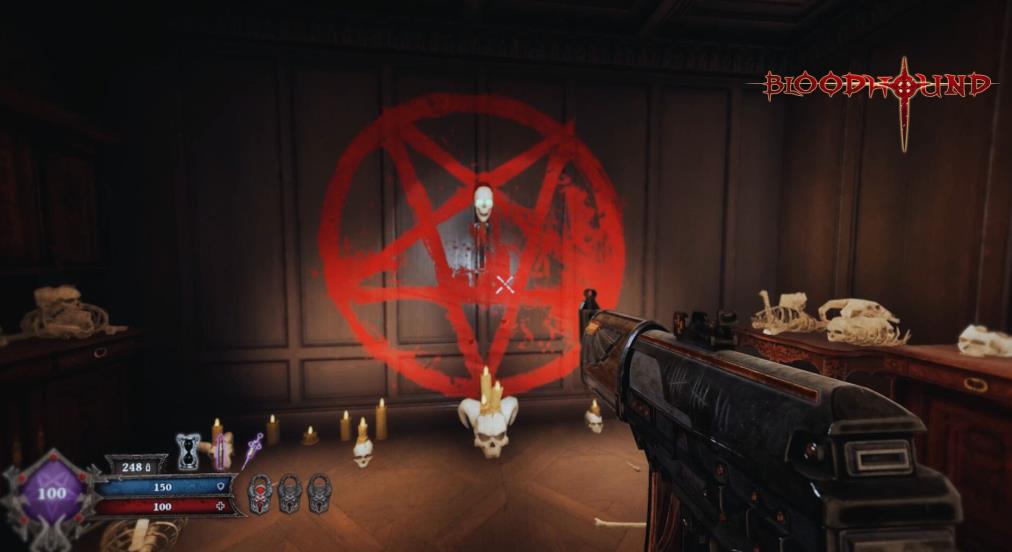Click the red padlock key icon
Image resolution: width=1012 pixels, height=552 pixels.
click(259, 493)
